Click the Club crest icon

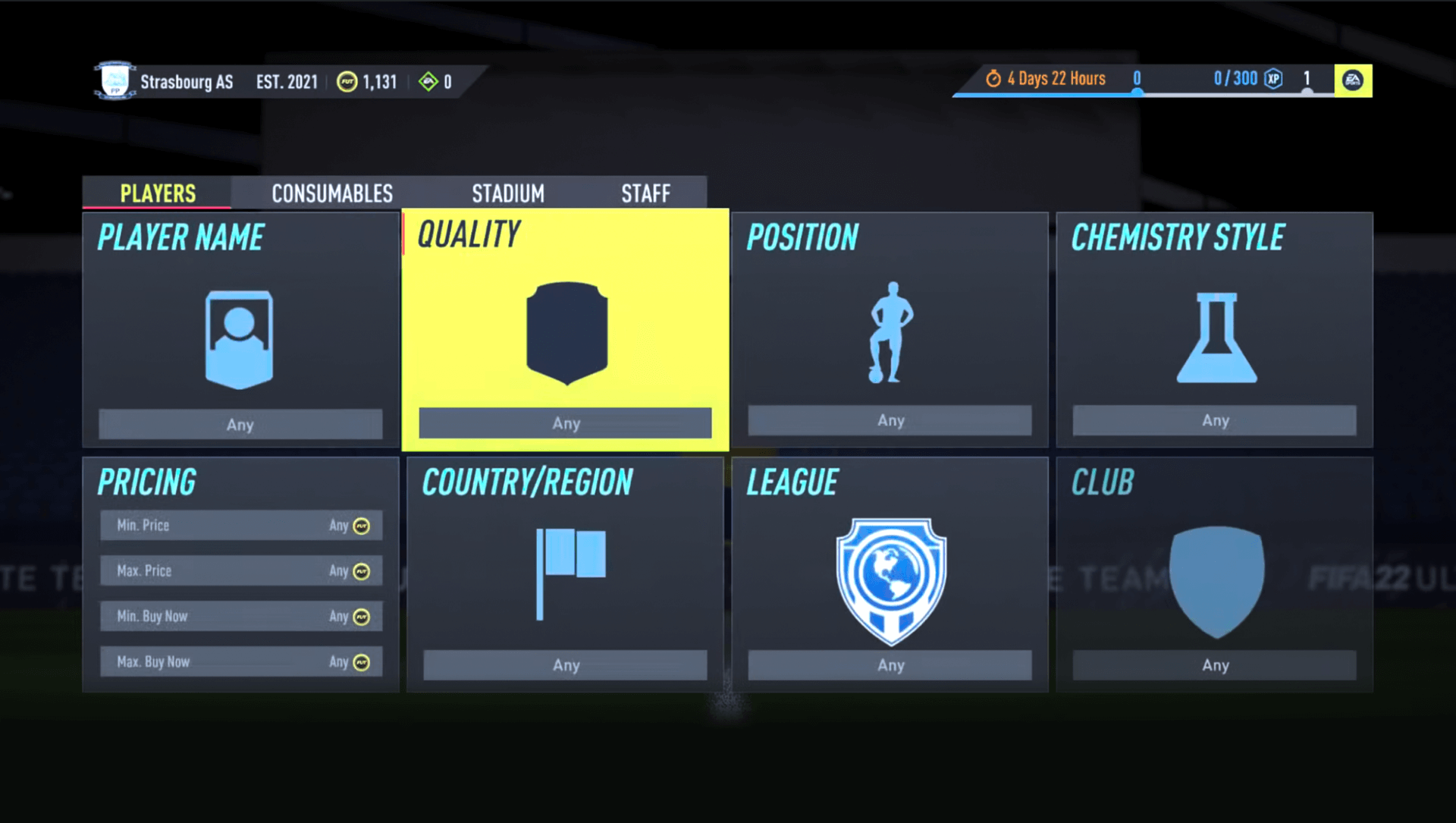point(1215,580)
